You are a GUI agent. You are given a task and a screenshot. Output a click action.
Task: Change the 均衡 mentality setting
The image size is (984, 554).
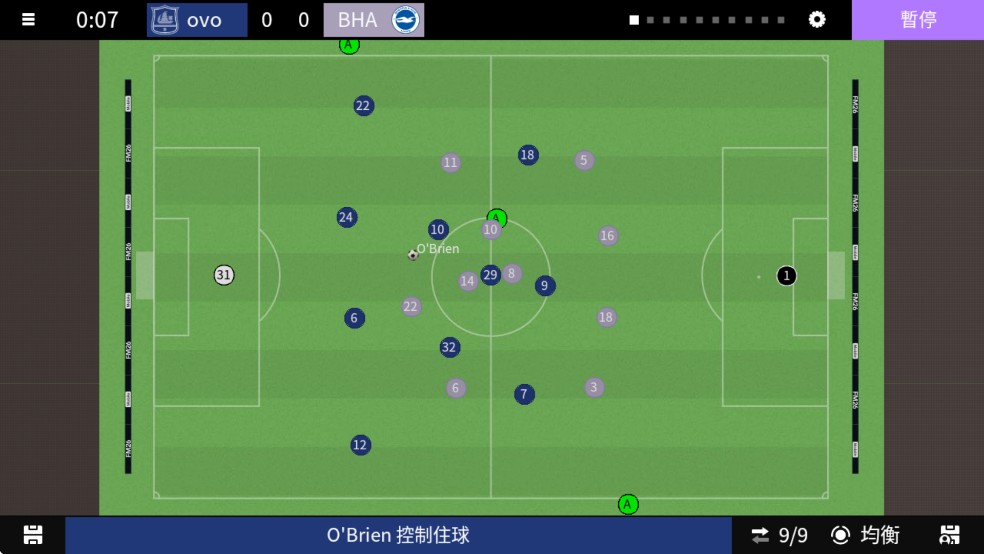coord(866,535)
